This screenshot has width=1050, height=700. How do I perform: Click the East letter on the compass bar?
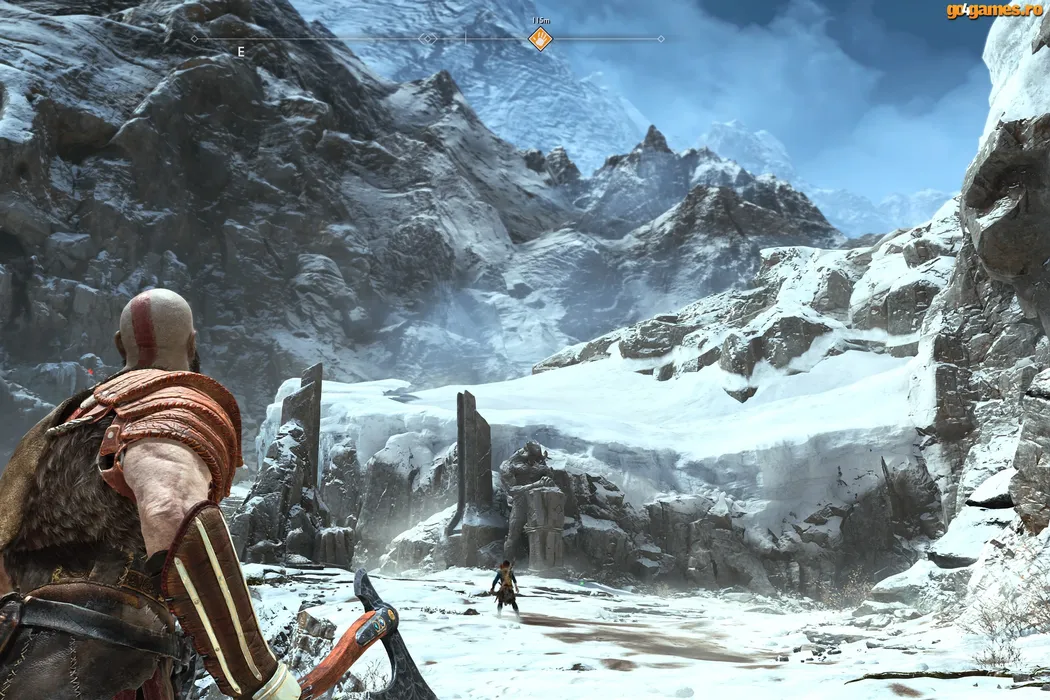click(241, 51)
